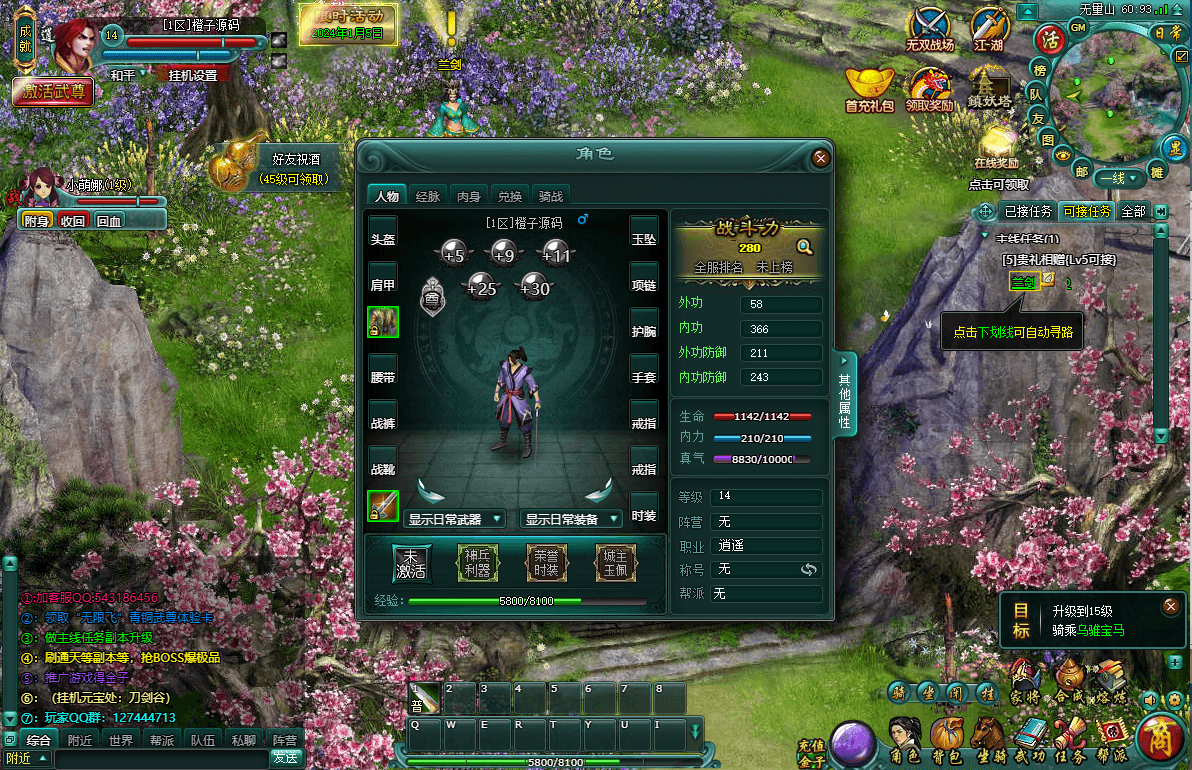Screen dimensions: 1192x770
Task: Open the red 商 shop button
Action: tap(1161, 738)
